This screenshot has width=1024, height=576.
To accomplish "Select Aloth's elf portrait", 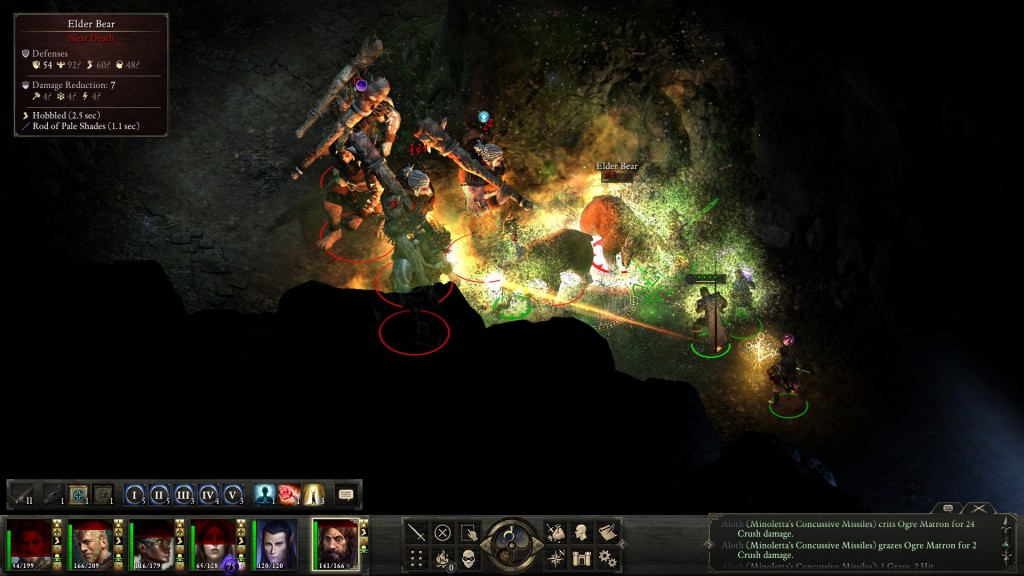I will [276, 543].
